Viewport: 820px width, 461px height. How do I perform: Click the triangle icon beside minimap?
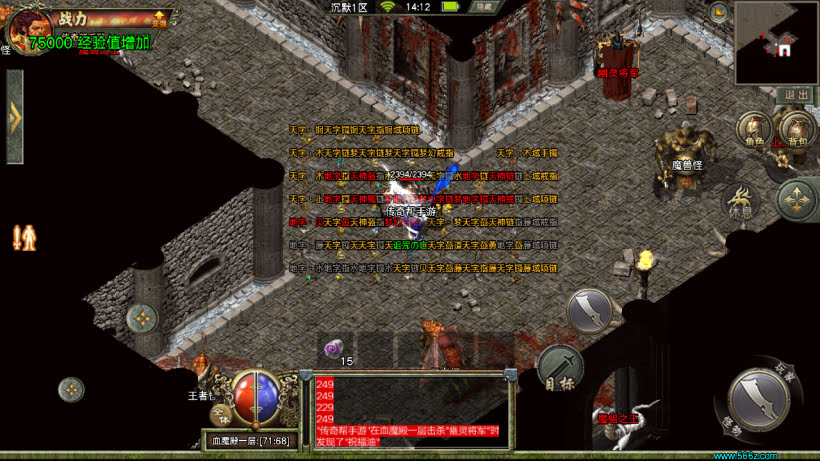coord(718,12)
